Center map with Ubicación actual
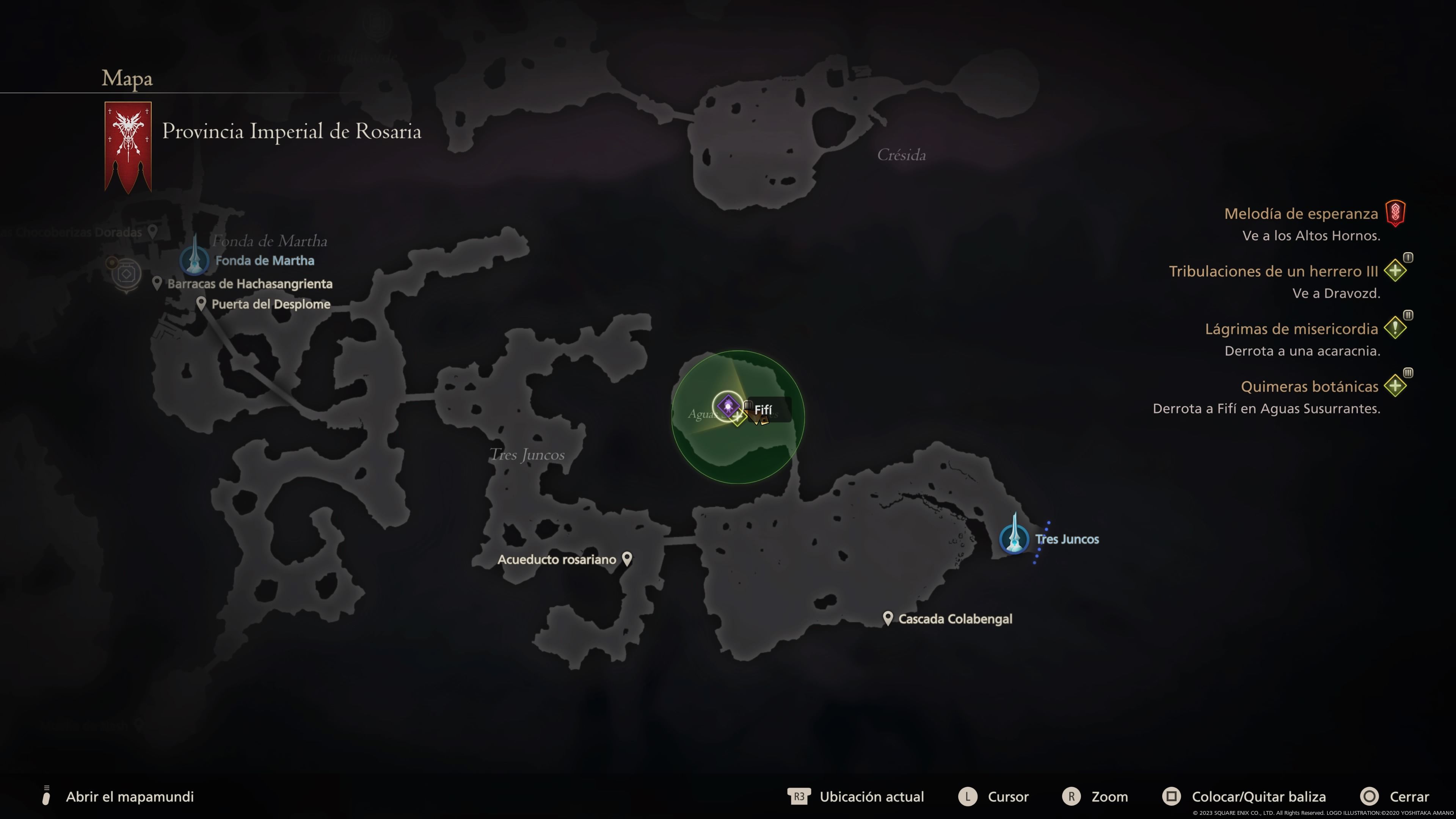Image resolution: width=1456 pixels, height=819 pixels. (871, 796)
